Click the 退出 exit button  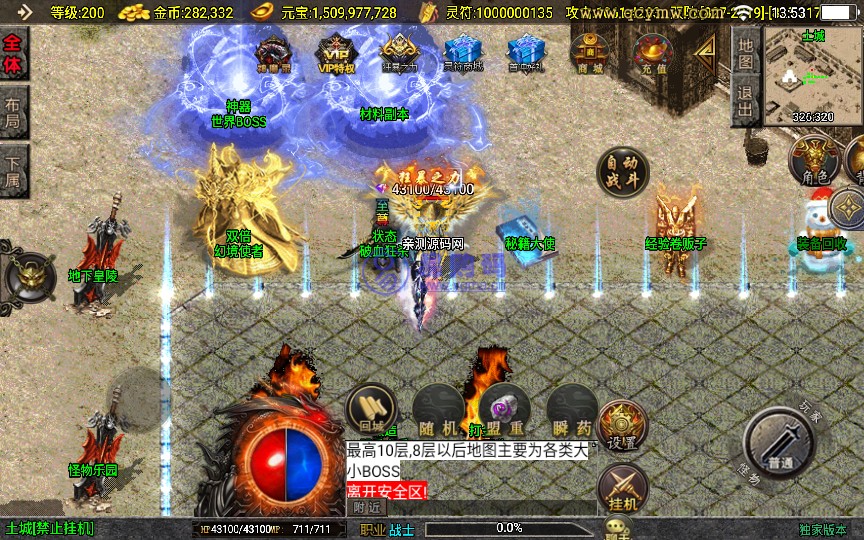(745, 101)
